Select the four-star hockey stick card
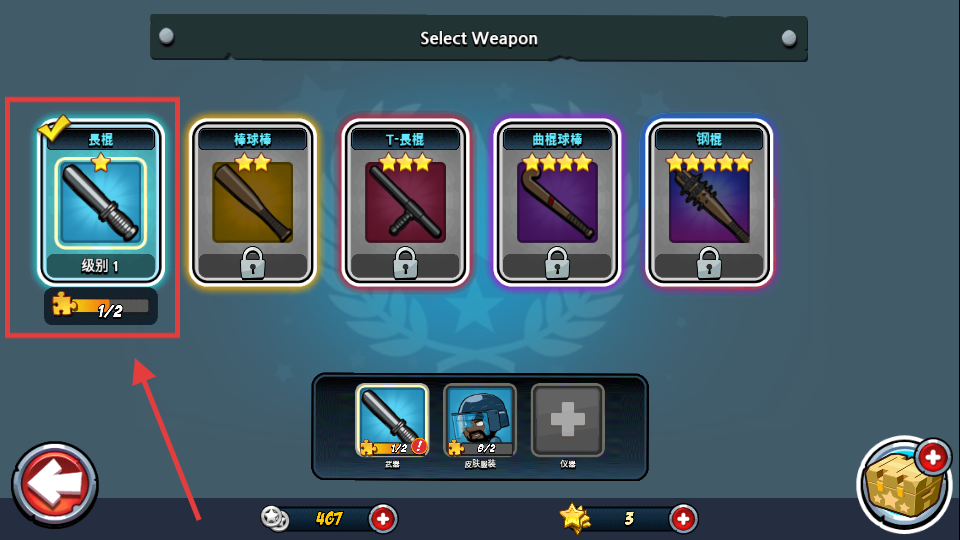Screen dimensions: 960x540 pos(557,203)
